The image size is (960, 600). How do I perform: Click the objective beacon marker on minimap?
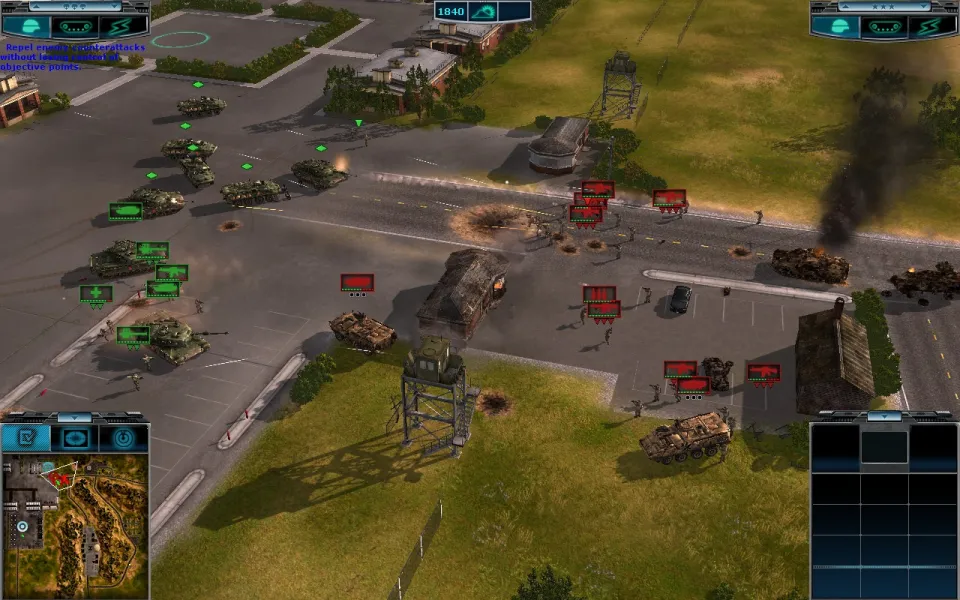tap(22, 526)
